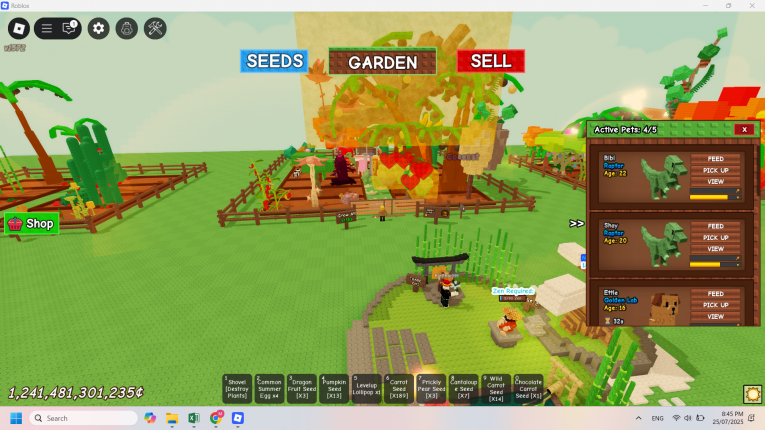Viewport: 765px width, 430px height.
Task: Feed the raptor named Bibi
Action: coord(715,159)
